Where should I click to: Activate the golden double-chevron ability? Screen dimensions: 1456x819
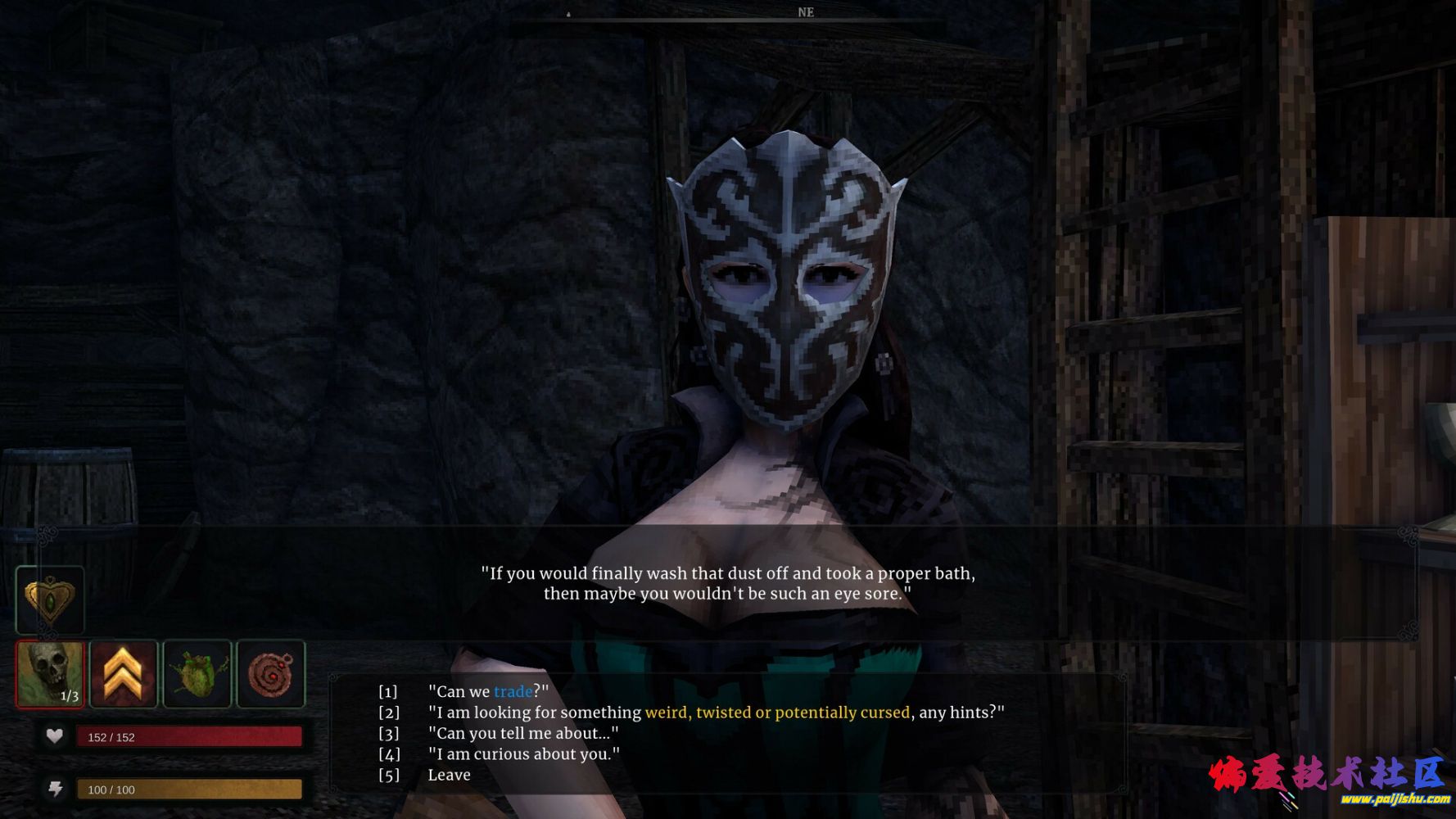pos(124,674)
